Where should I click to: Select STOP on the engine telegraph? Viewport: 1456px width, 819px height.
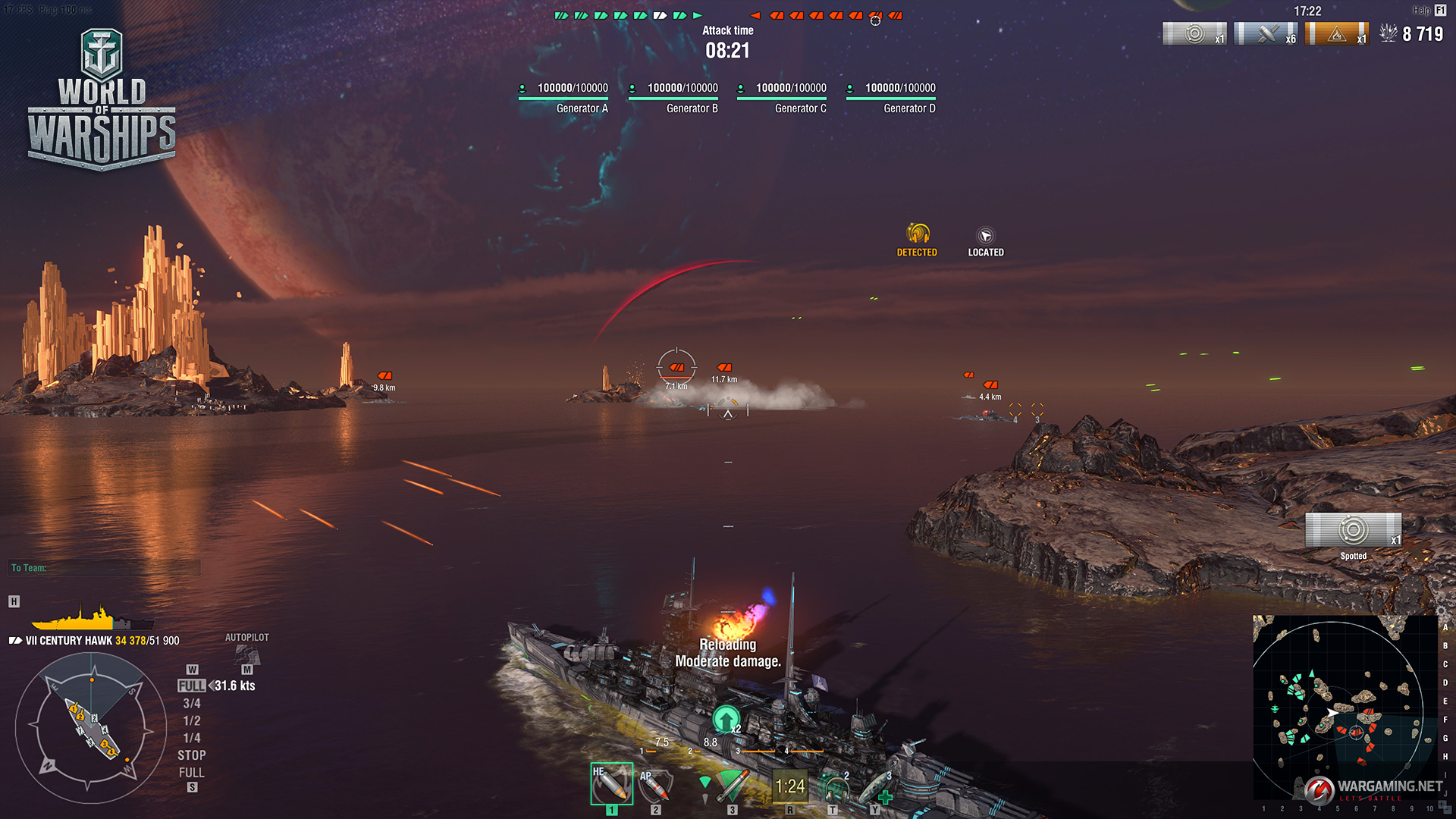[192, 755]
